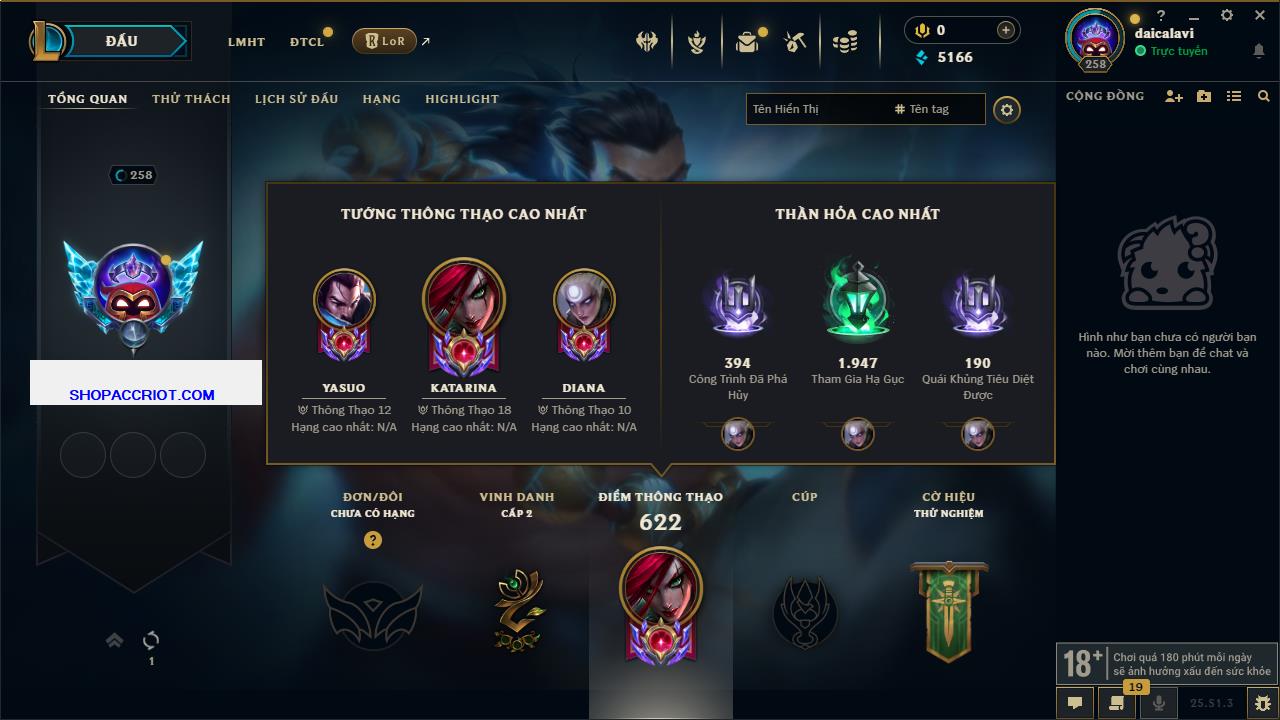Show the HIGHLIGHT tab
Image resolution: width=1280 pixels, height=720 pixels.
(x=461, y=99)
